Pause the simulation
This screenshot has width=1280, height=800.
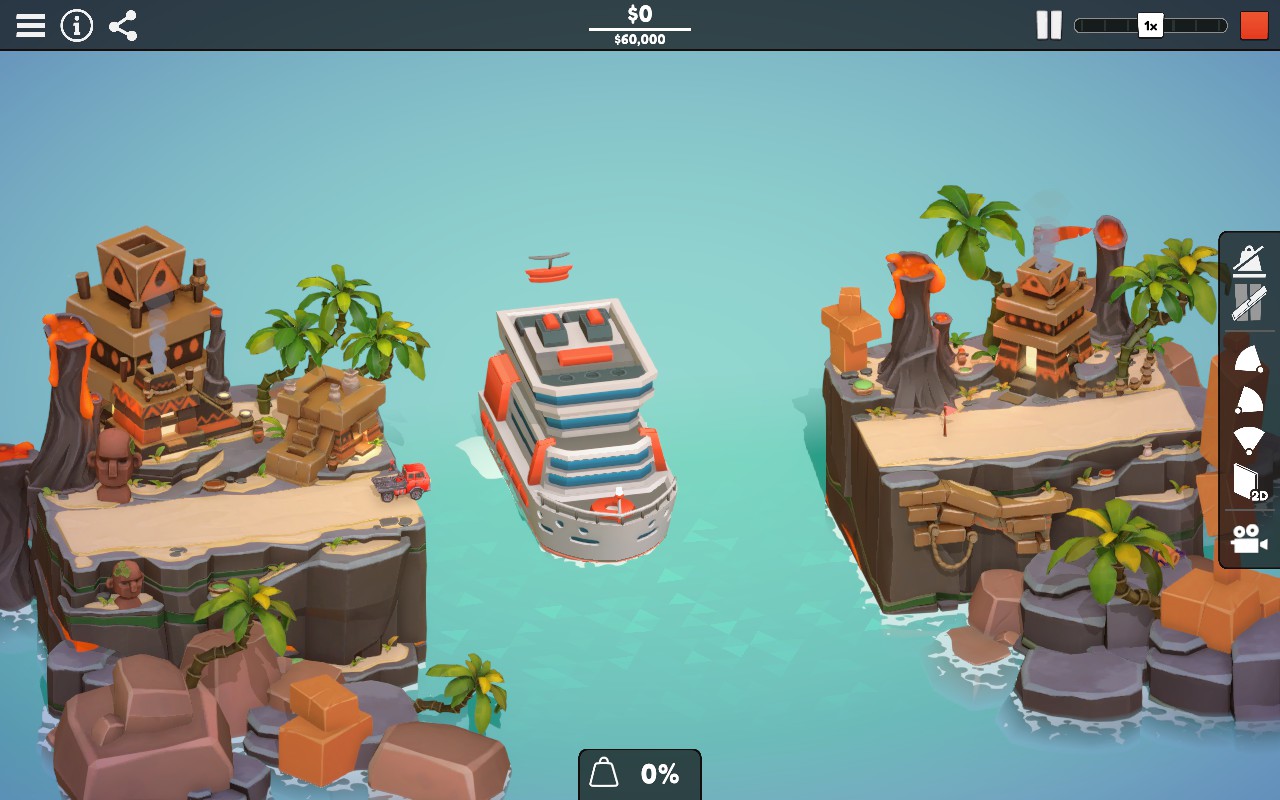click(x=1048, y=25)
